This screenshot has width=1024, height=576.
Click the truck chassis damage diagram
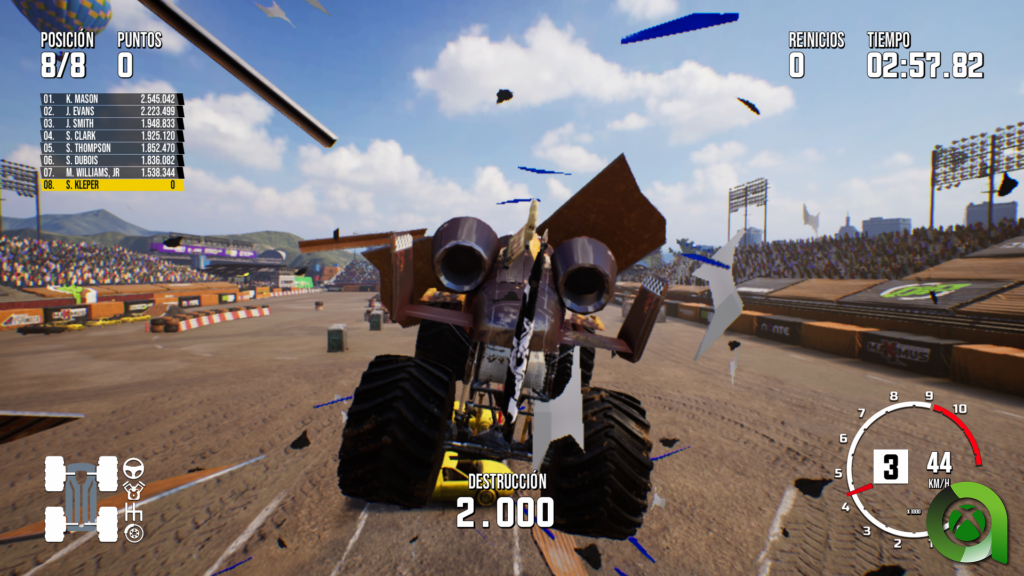pyautogui.click(x=81, y=498)
